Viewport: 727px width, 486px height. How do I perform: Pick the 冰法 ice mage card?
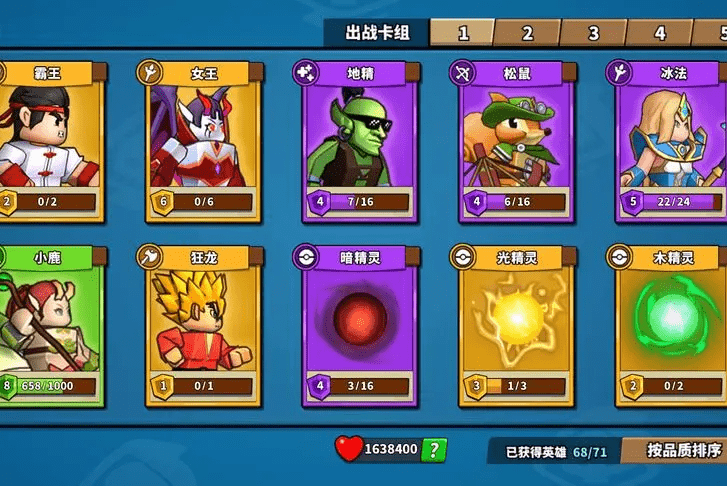(666, 142)
